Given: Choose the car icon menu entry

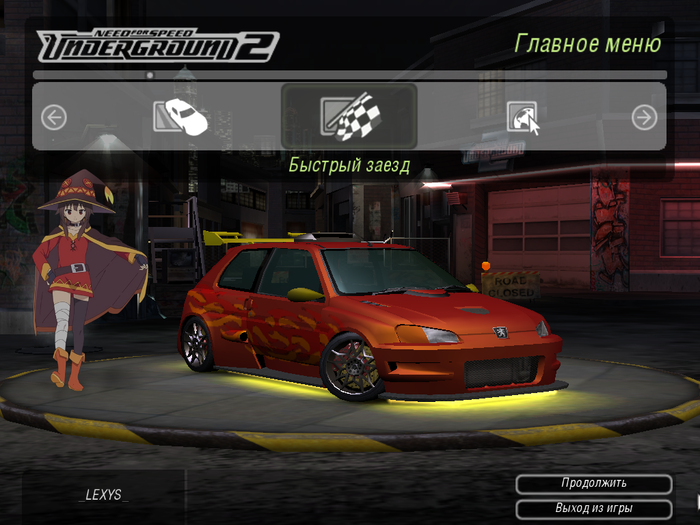Looking at the screenshot, I should click(x=180, y=117).
